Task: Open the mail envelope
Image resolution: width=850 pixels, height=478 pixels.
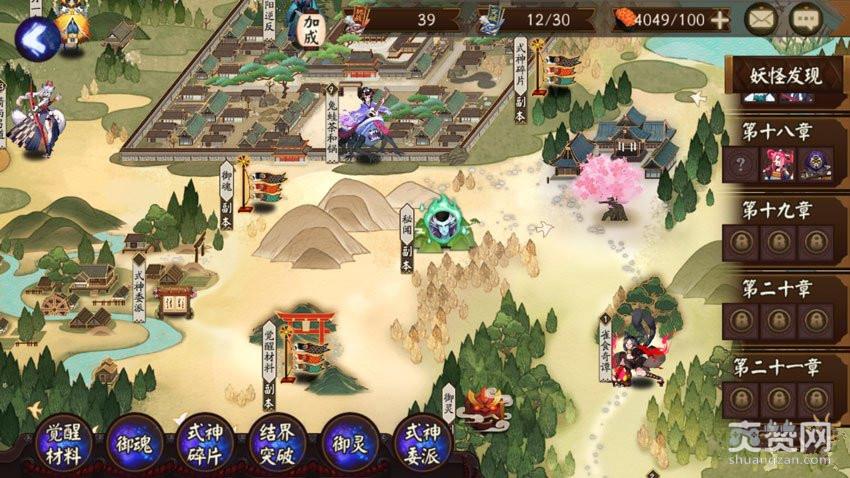Action: [762, 19]
